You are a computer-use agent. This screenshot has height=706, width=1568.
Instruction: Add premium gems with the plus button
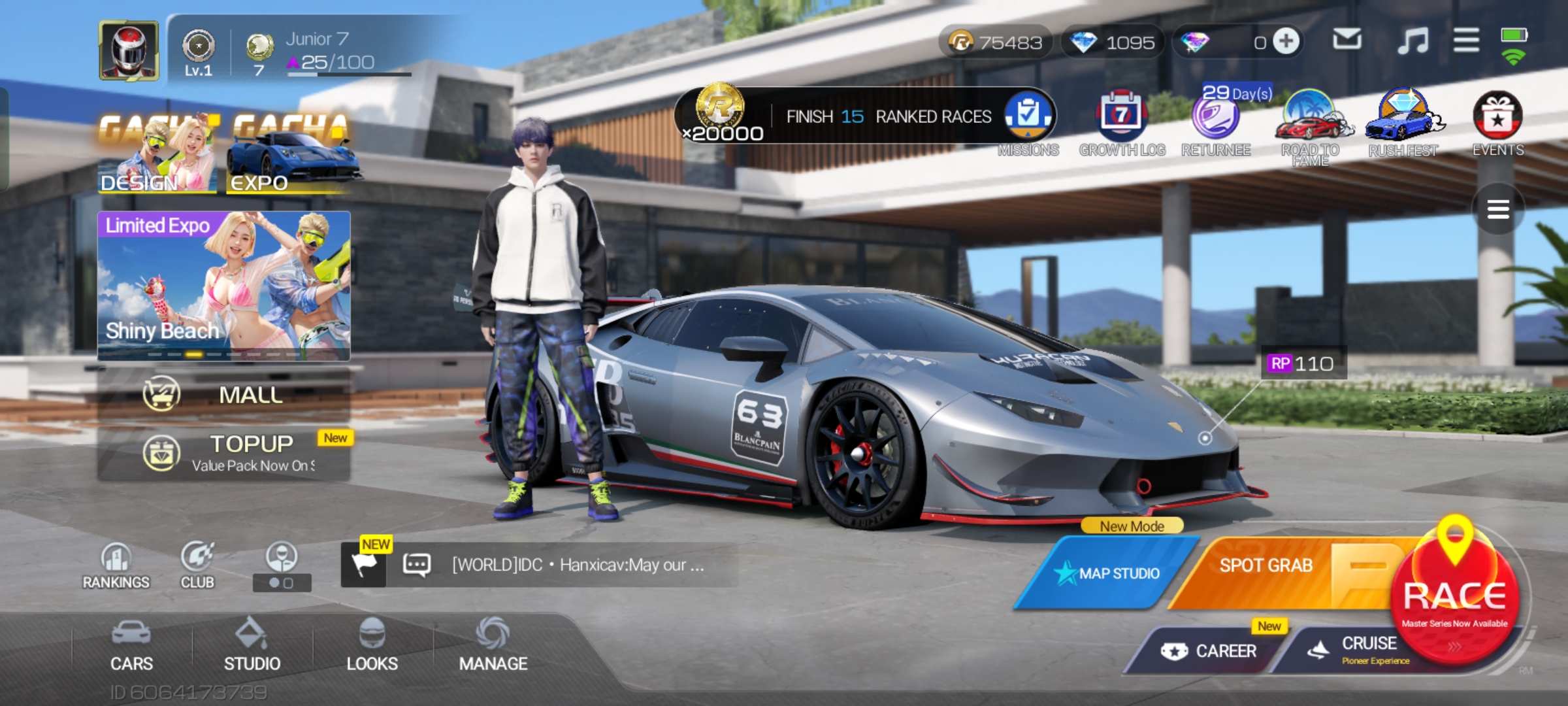coord(1286,42)
